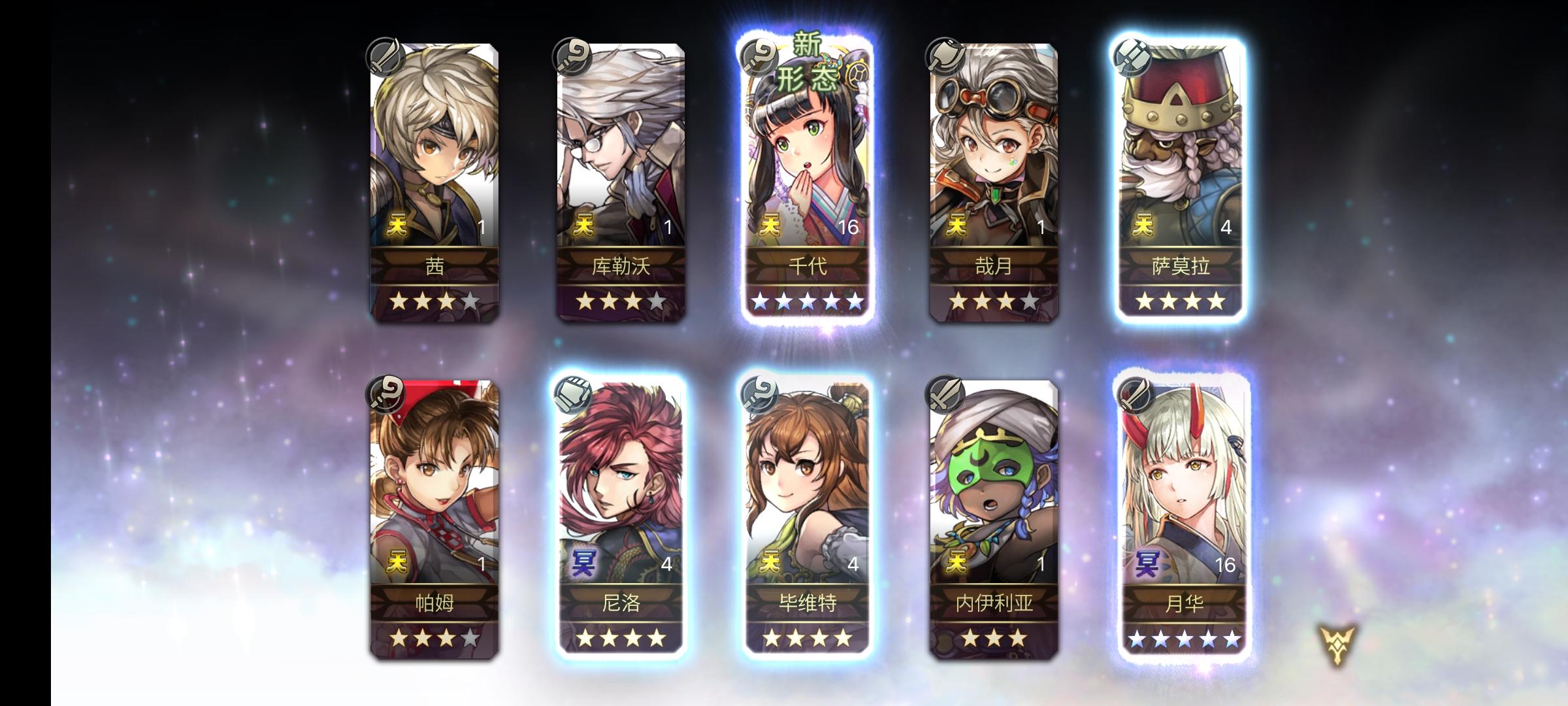Click the gun weapon icon on 库勒沃's card
Screen dimensions: 1568x706
tap(572, 59)
